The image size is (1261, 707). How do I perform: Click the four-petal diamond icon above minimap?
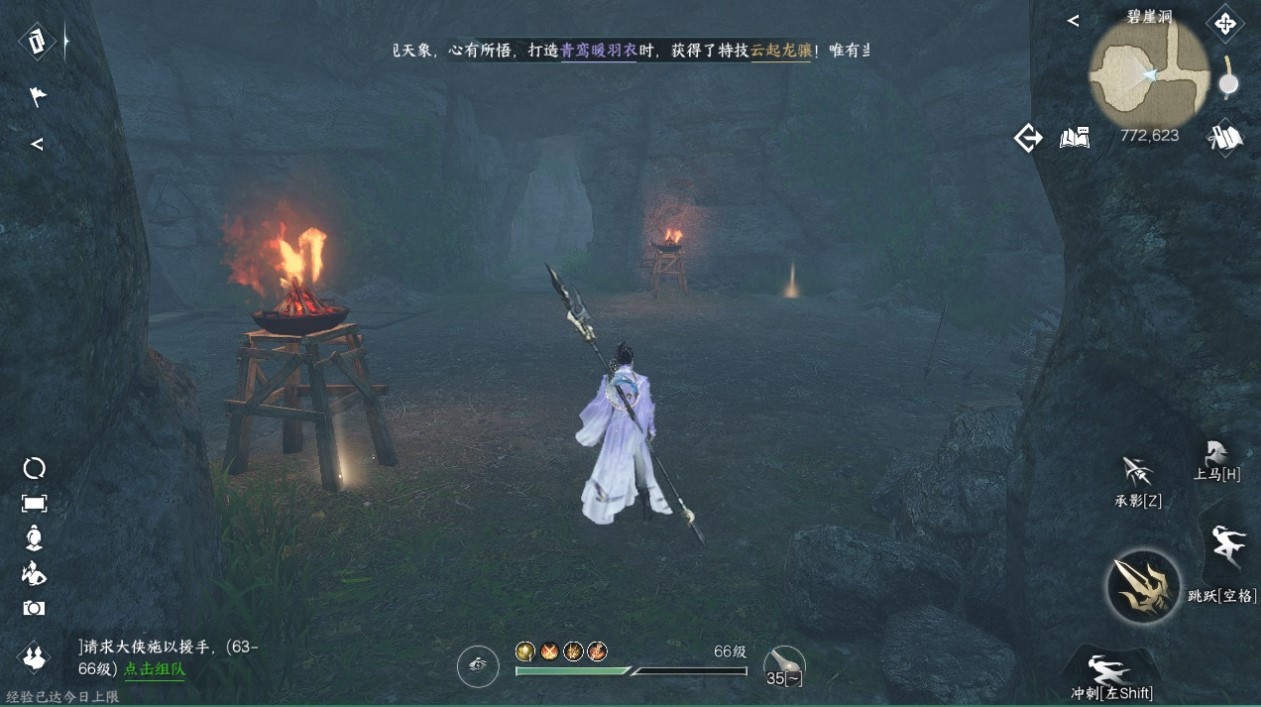[1225, 22]
